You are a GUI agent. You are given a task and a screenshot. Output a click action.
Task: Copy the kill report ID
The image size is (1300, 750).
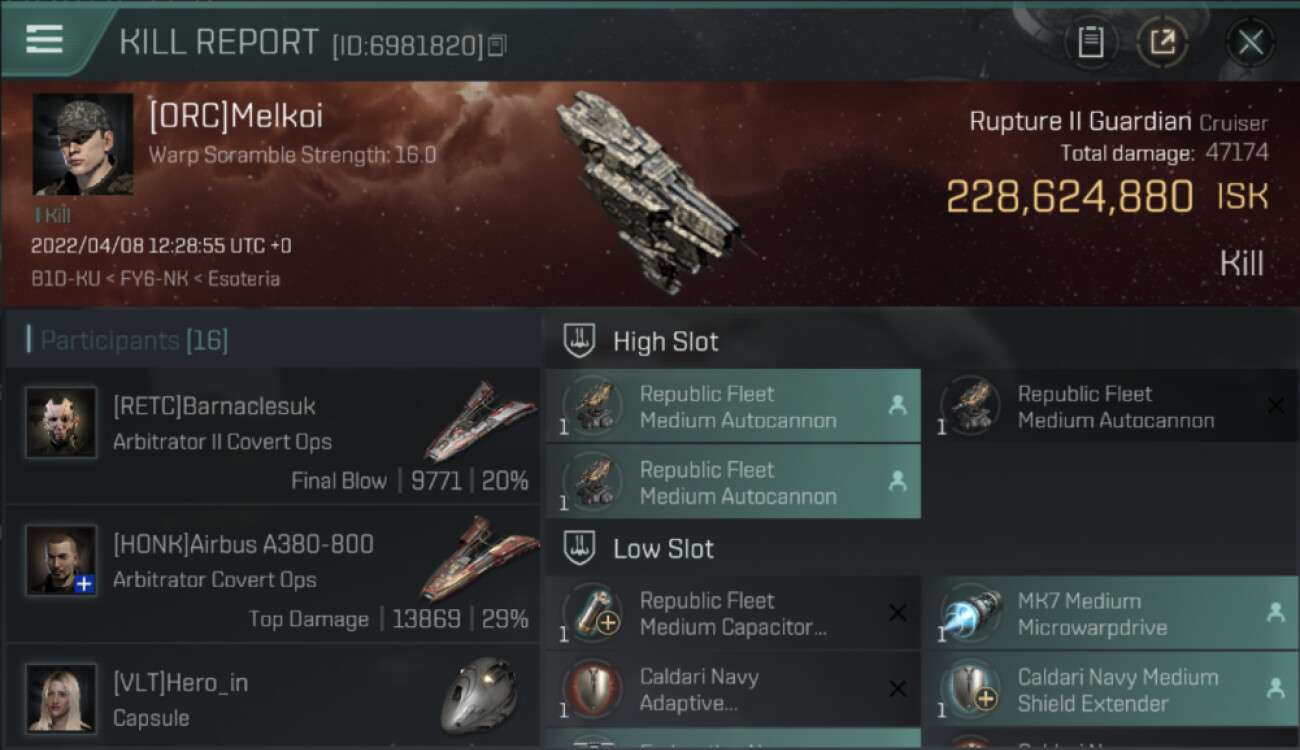coord(498,45)
